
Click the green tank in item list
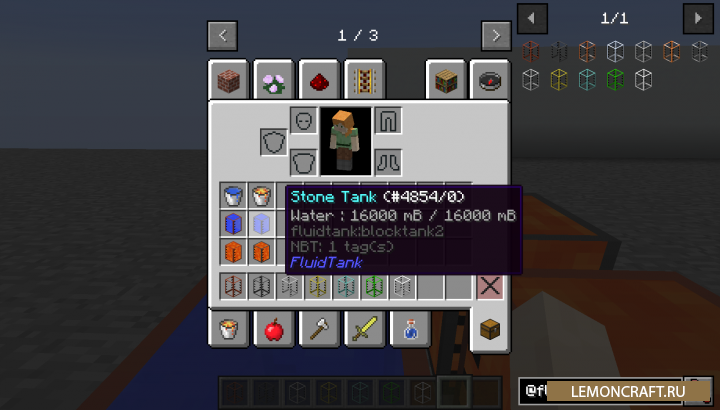pyautogui.click(x=615, y=77)
